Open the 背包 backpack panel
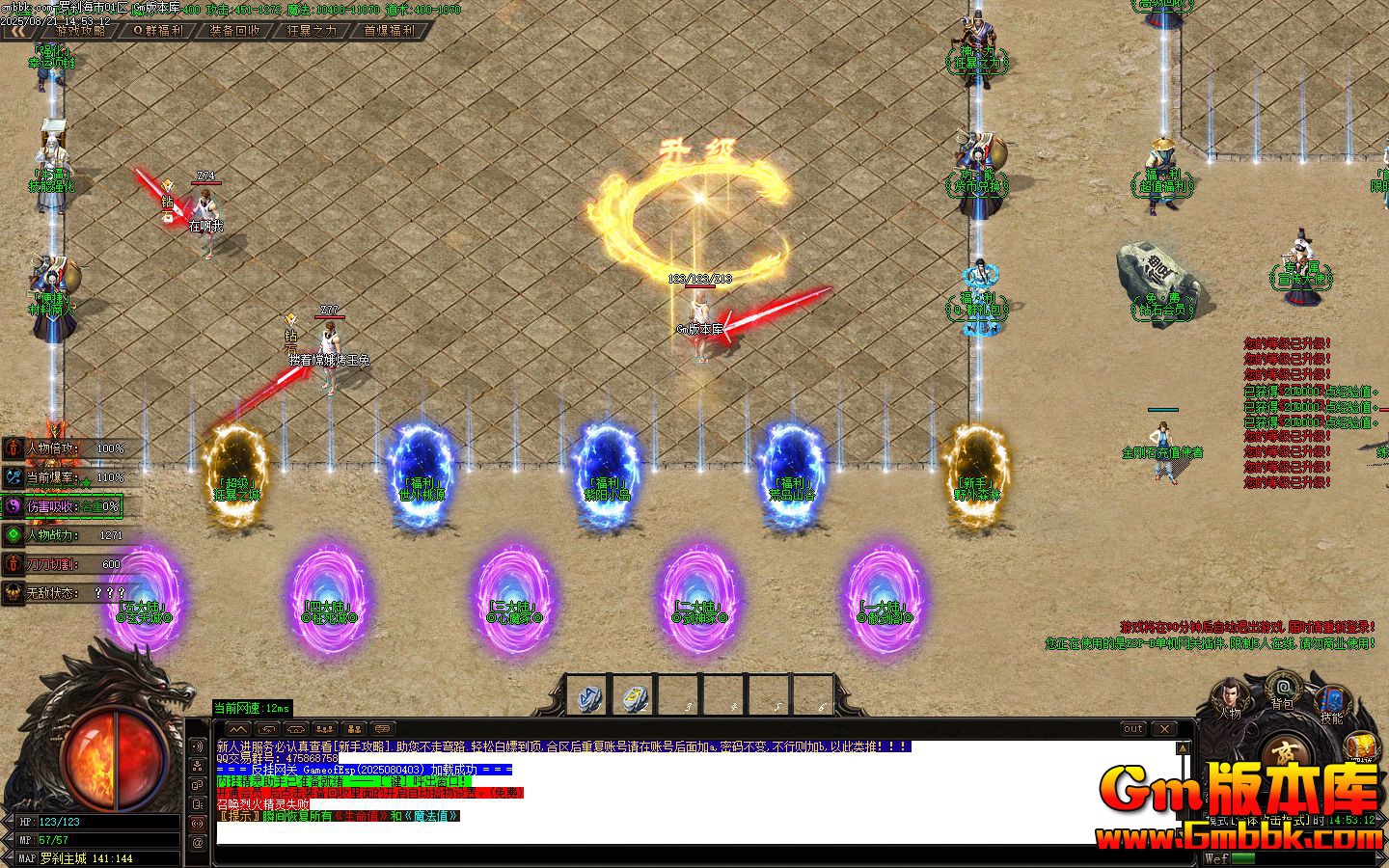Image resolution: width=1389 pixels, height=868 pixels. [1283, 689]
